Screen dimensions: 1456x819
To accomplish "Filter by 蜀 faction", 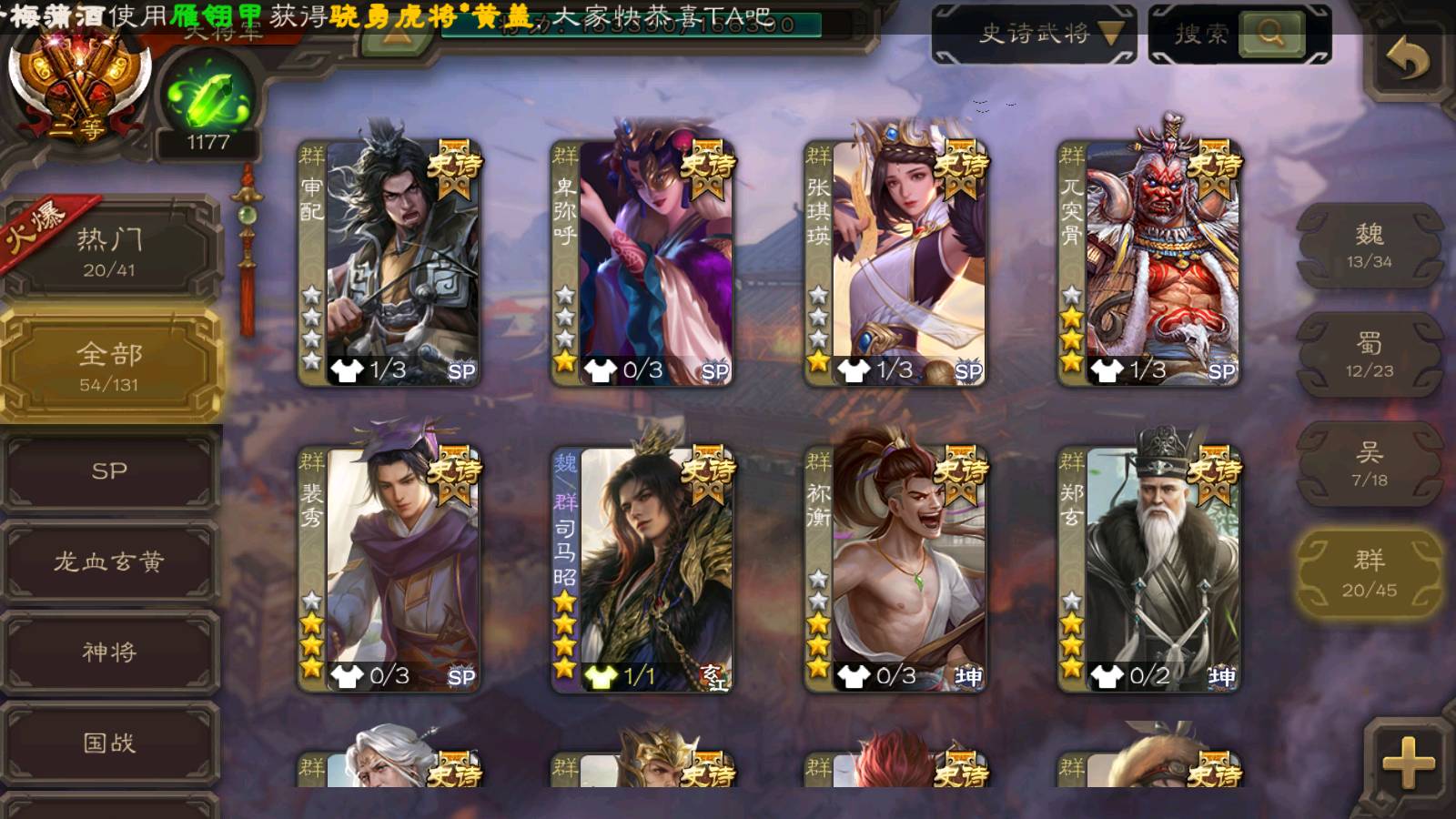I will 1369,355.
